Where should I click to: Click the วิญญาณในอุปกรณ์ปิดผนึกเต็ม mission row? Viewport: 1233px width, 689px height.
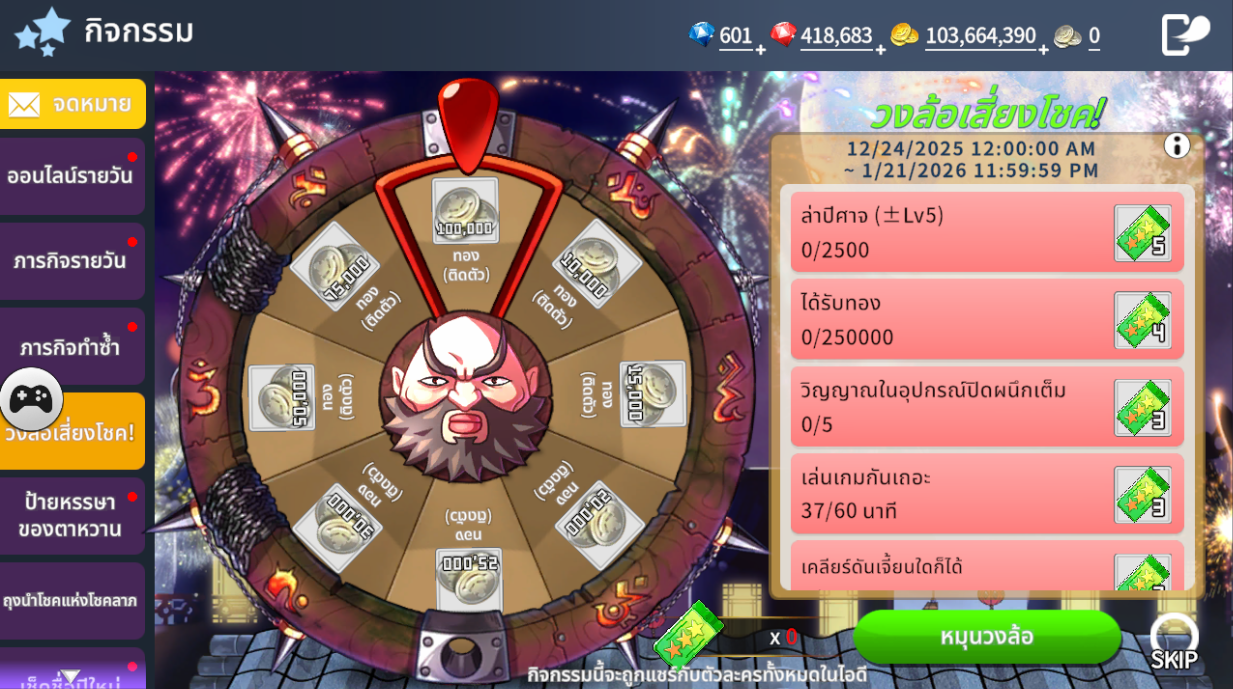tap(986, 407)
